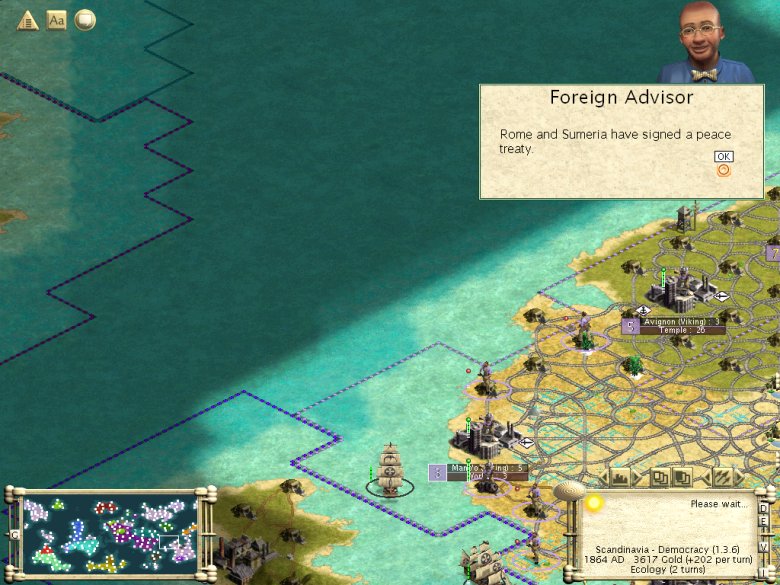Click the world minimap

pos(108,533)
